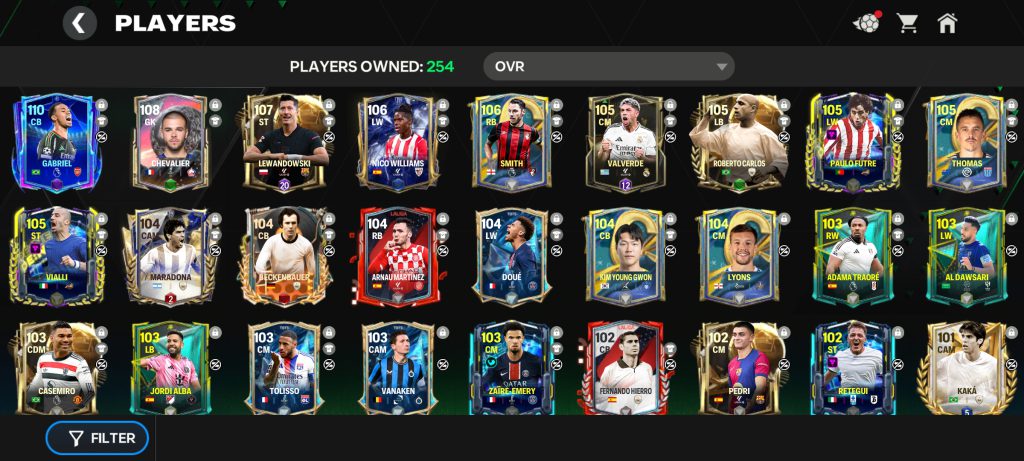Select the Fernando Hierro card
Screen dimensions: 1024x461
[625, 368]
